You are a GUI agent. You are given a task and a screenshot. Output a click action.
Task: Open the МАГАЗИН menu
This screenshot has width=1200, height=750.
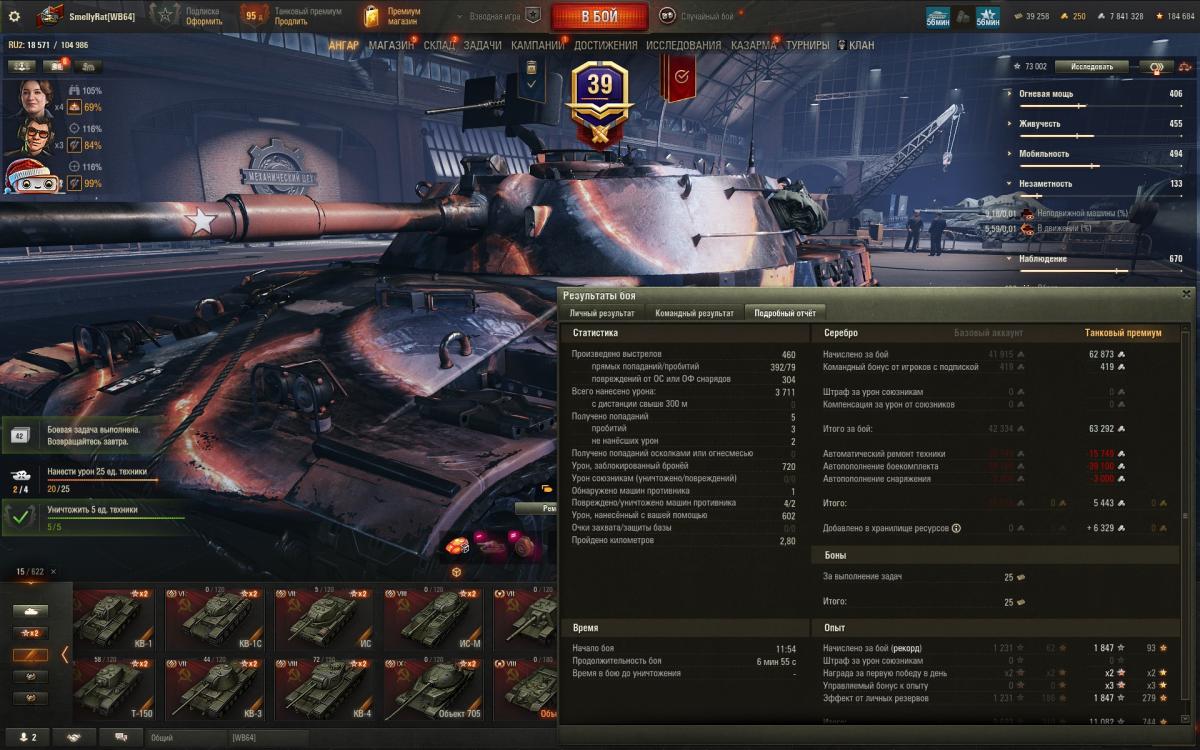pos(391,46)
